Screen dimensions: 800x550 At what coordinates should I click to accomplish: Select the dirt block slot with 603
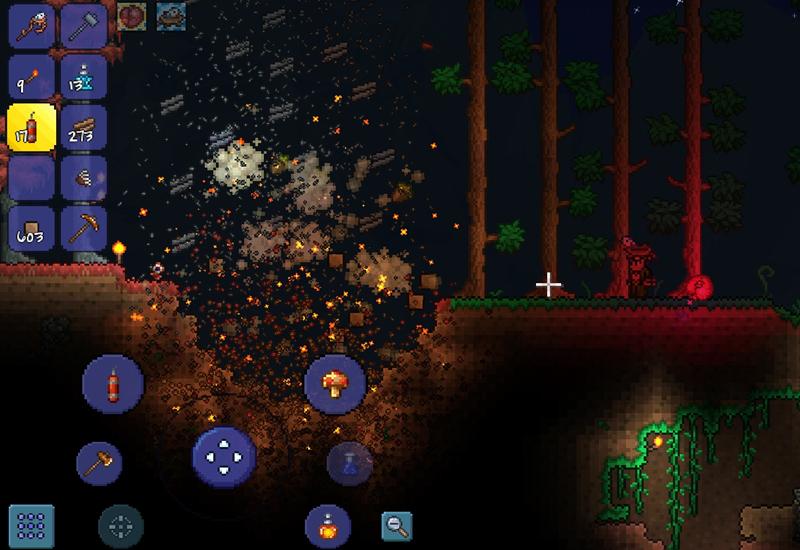(31, 228)
